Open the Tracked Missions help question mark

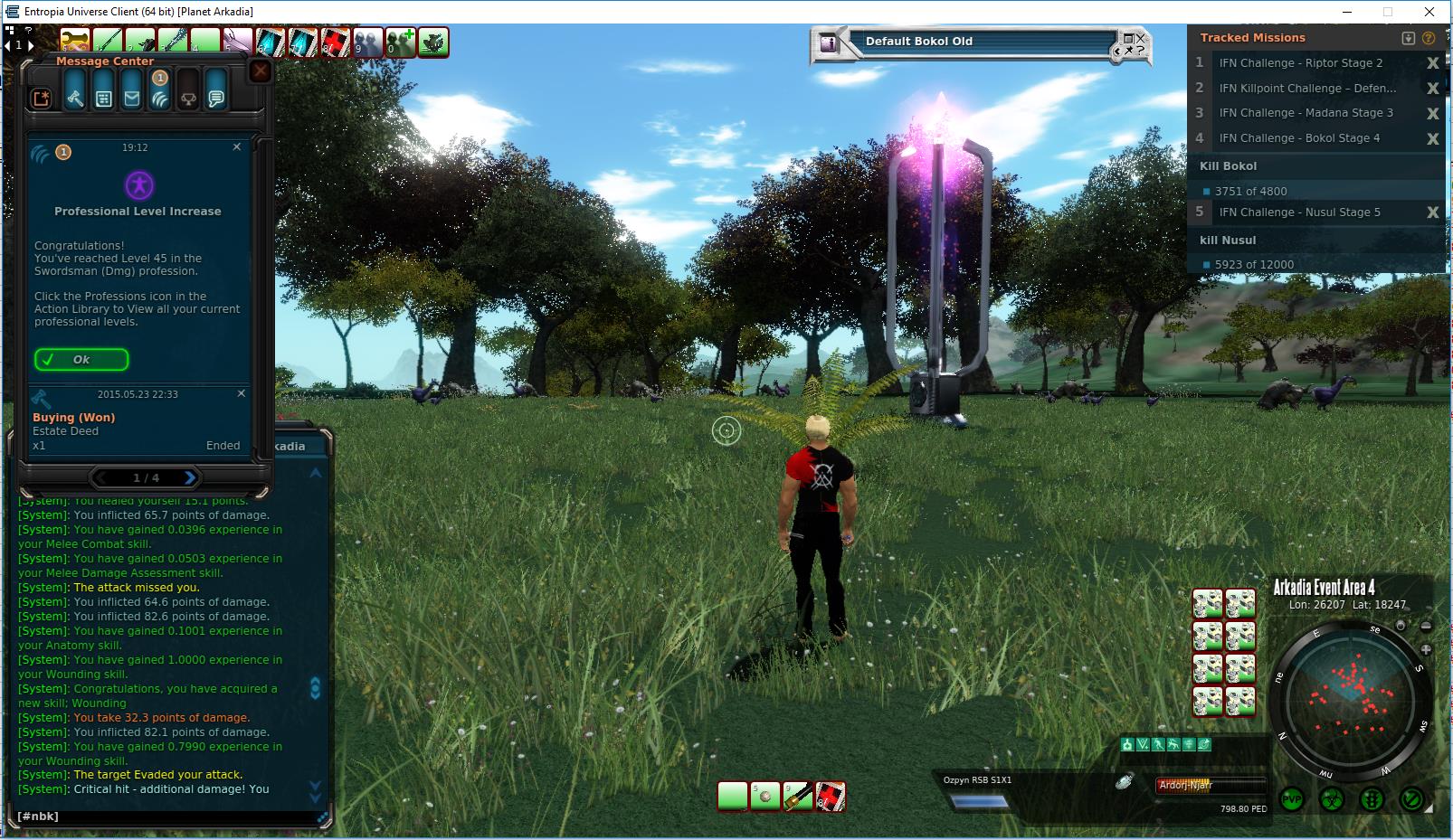1429,38
